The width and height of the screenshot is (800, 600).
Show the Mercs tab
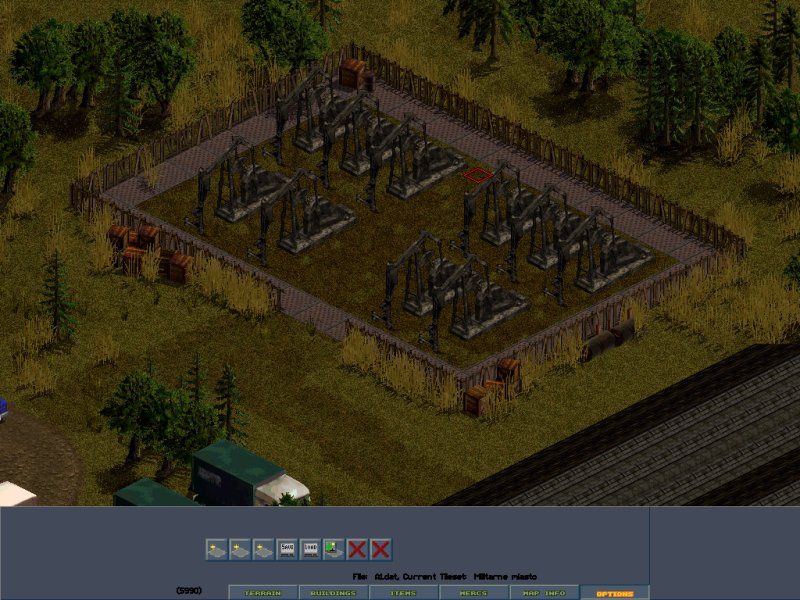point(473,593)
